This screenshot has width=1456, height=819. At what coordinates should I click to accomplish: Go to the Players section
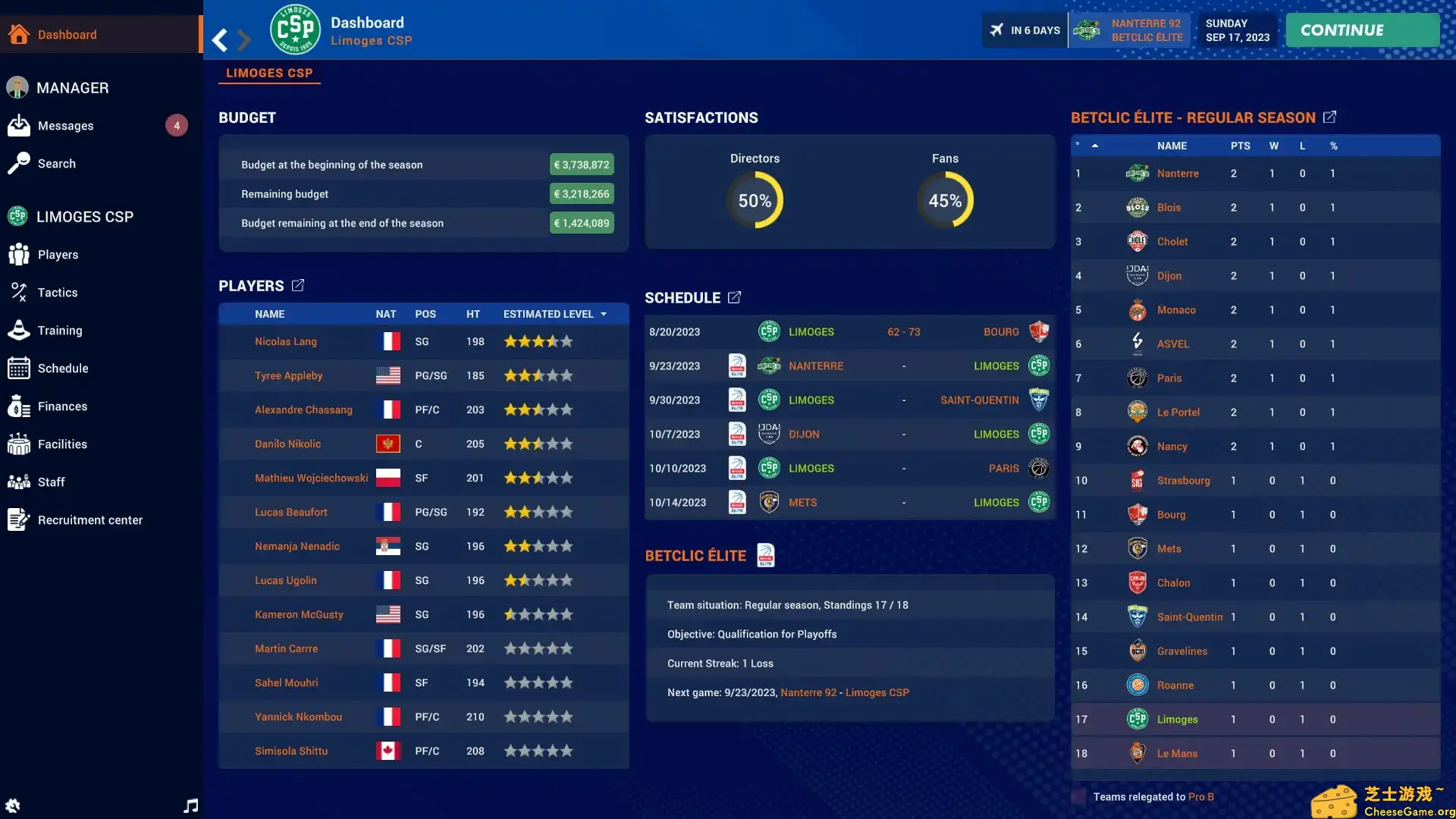pyautogui.click(x=58, y=255)
